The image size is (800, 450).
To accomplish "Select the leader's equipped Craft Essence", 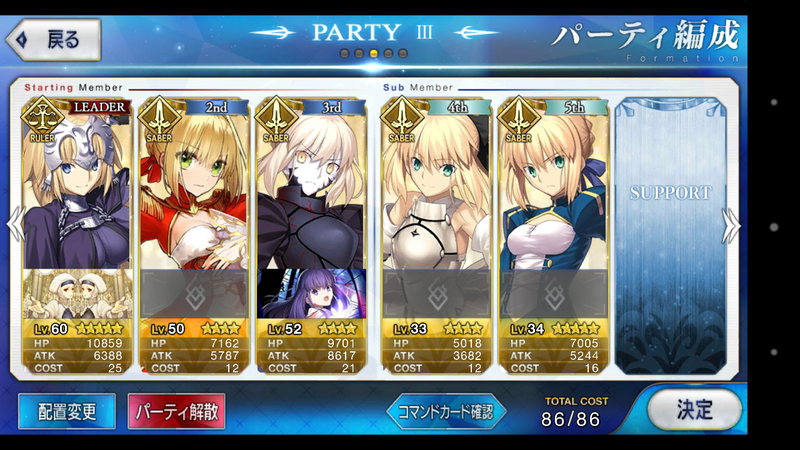I will pyautogui.click(x=76, y=292).
